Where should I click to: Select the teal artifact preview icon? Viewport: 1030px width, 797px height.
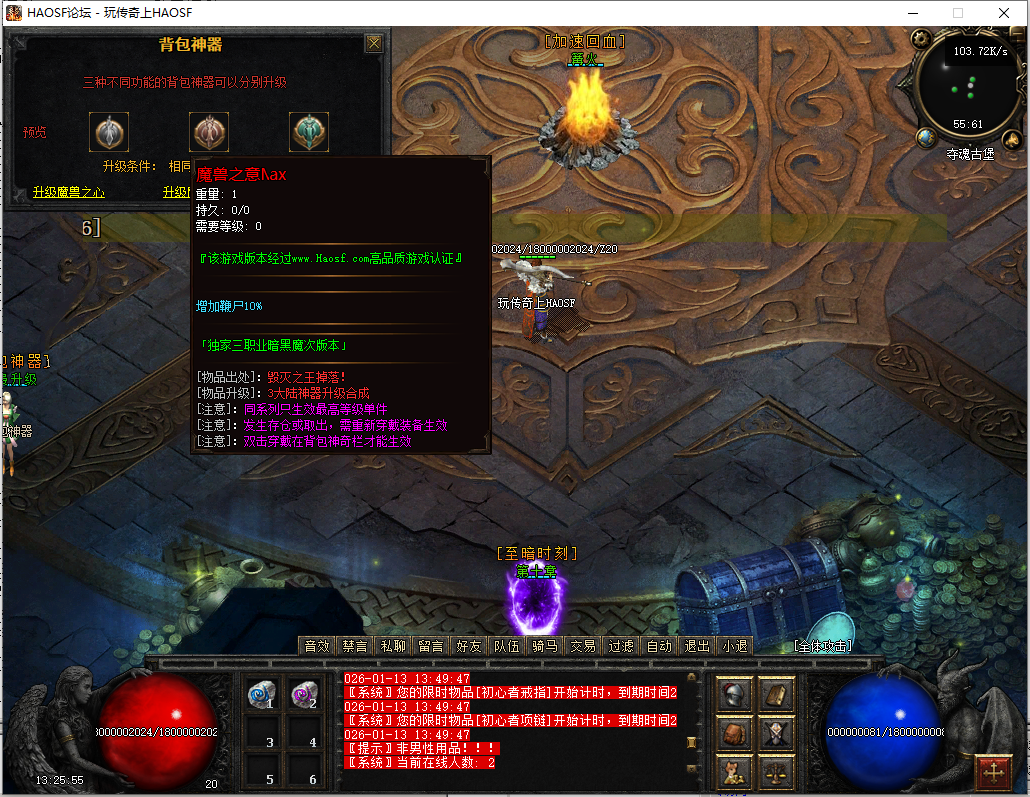pyautogui.click(x=309, y=132)
